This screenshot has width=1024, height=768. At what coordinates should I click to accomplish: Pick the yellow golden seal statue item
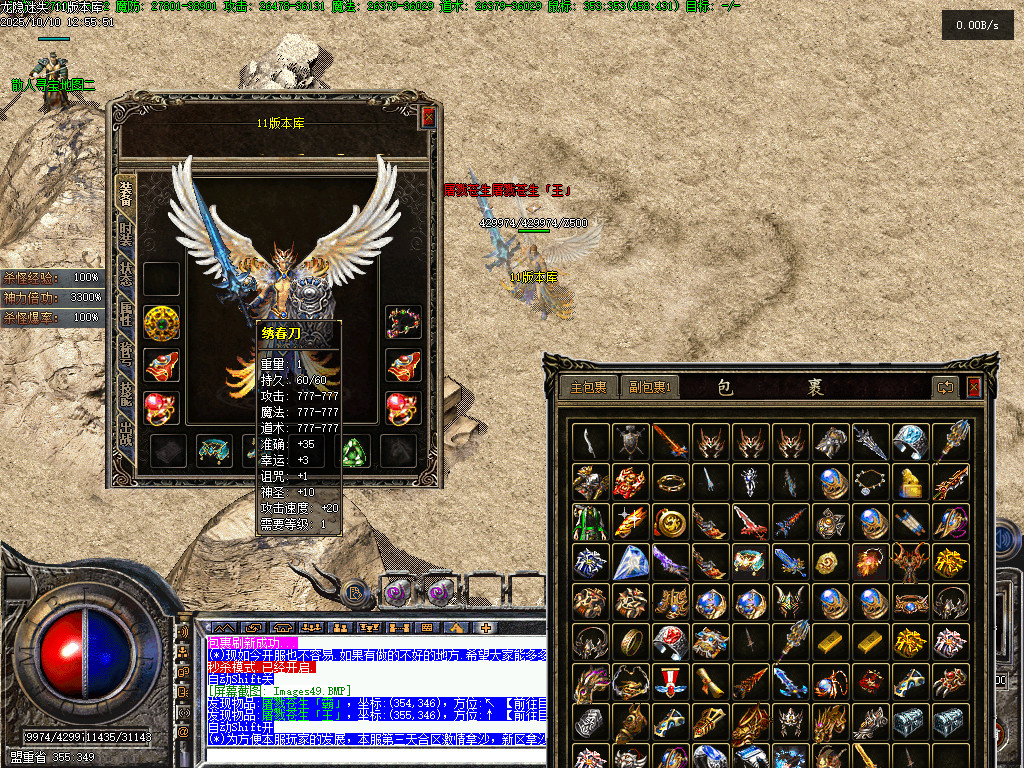(908, 482)
